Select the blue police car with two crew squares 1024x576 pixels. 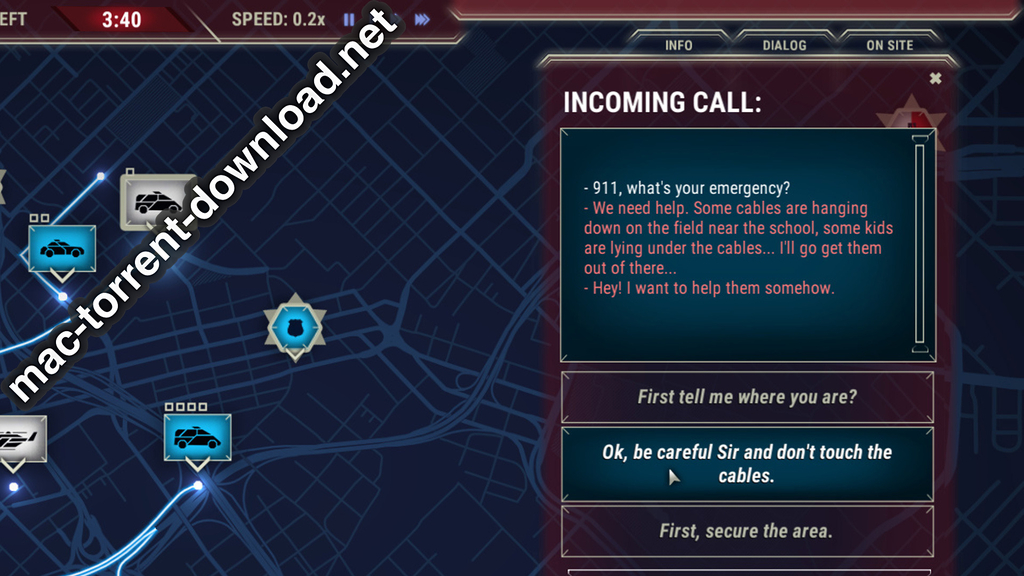pyautogui.click(x=62, y=249)
